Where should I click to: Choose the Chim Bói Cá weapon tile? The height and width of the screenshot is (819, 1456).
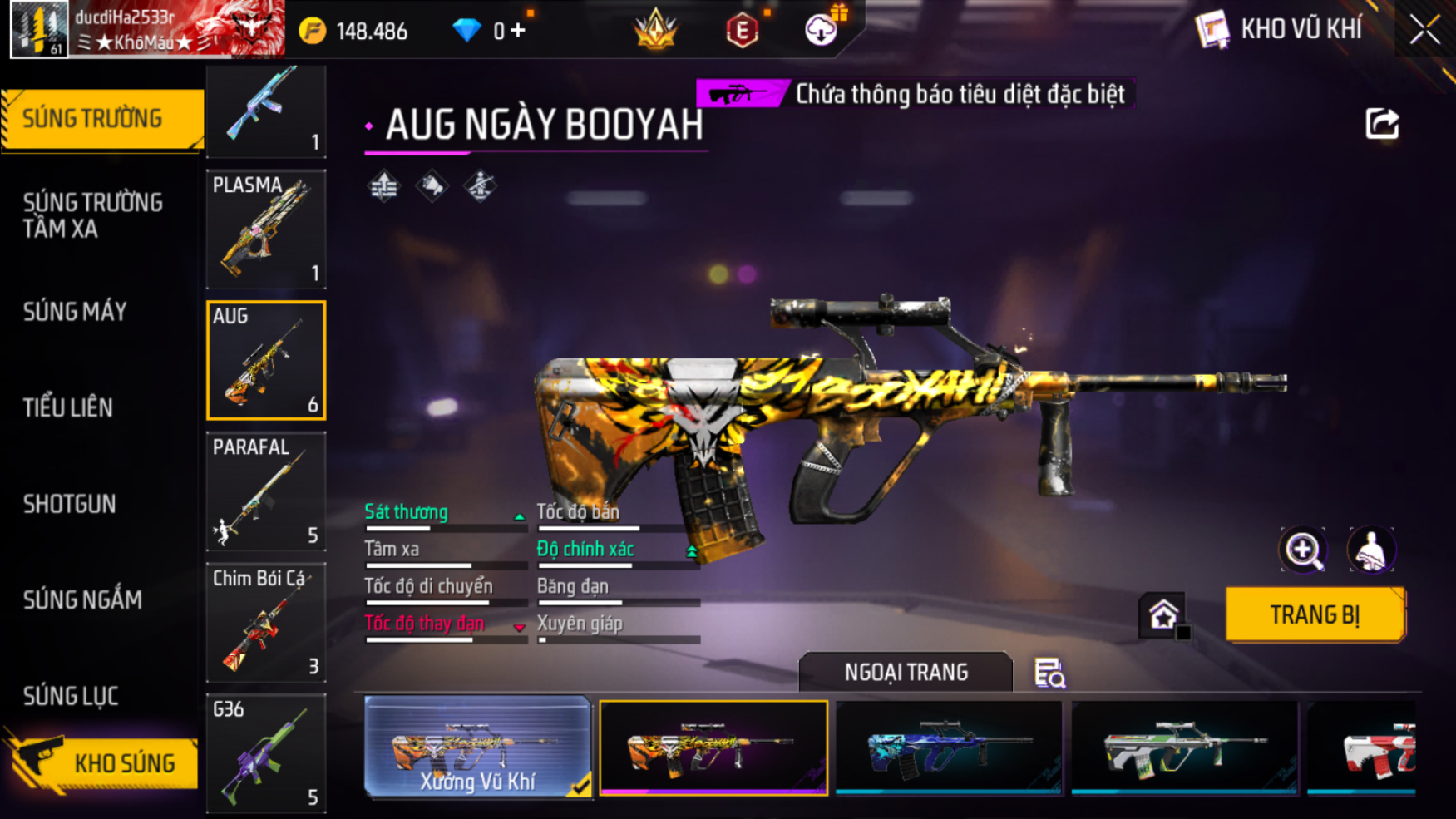(x=266, y=623)
